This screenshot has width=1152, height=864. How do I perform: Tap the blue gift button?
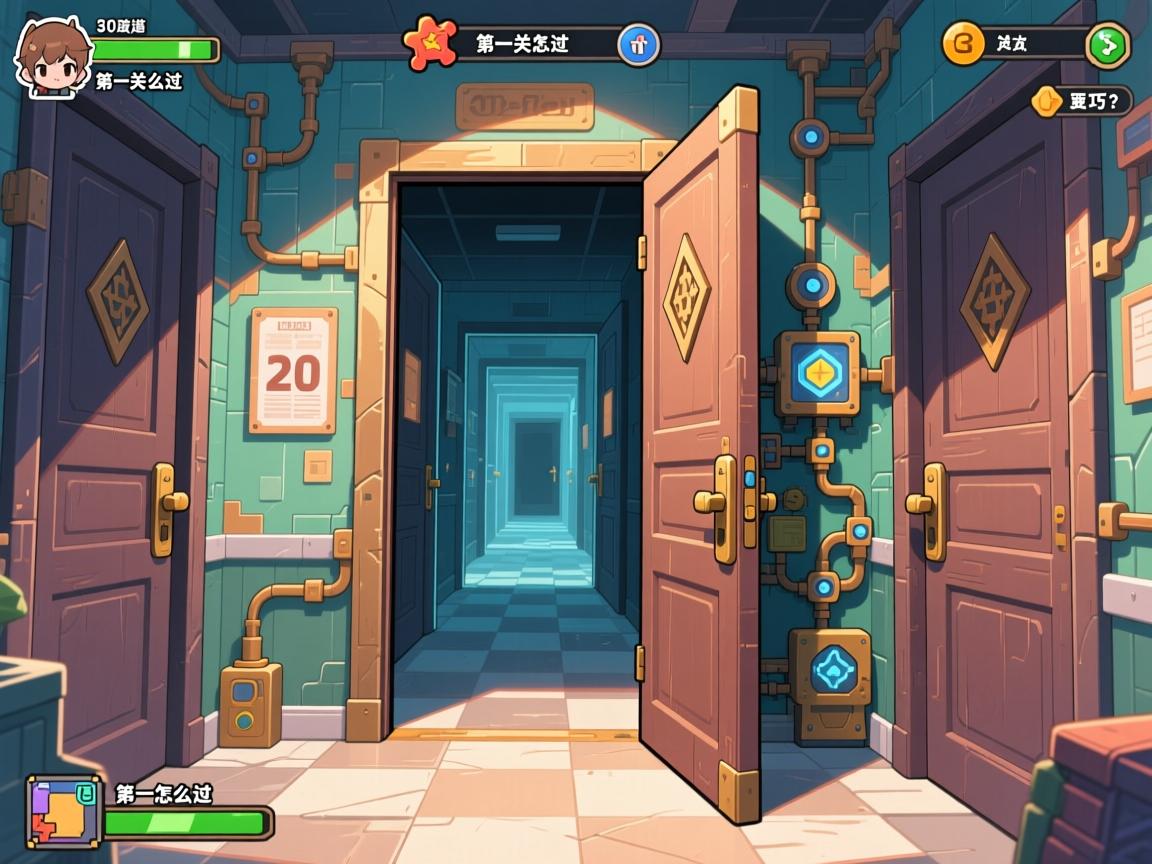tap(638, 44)
